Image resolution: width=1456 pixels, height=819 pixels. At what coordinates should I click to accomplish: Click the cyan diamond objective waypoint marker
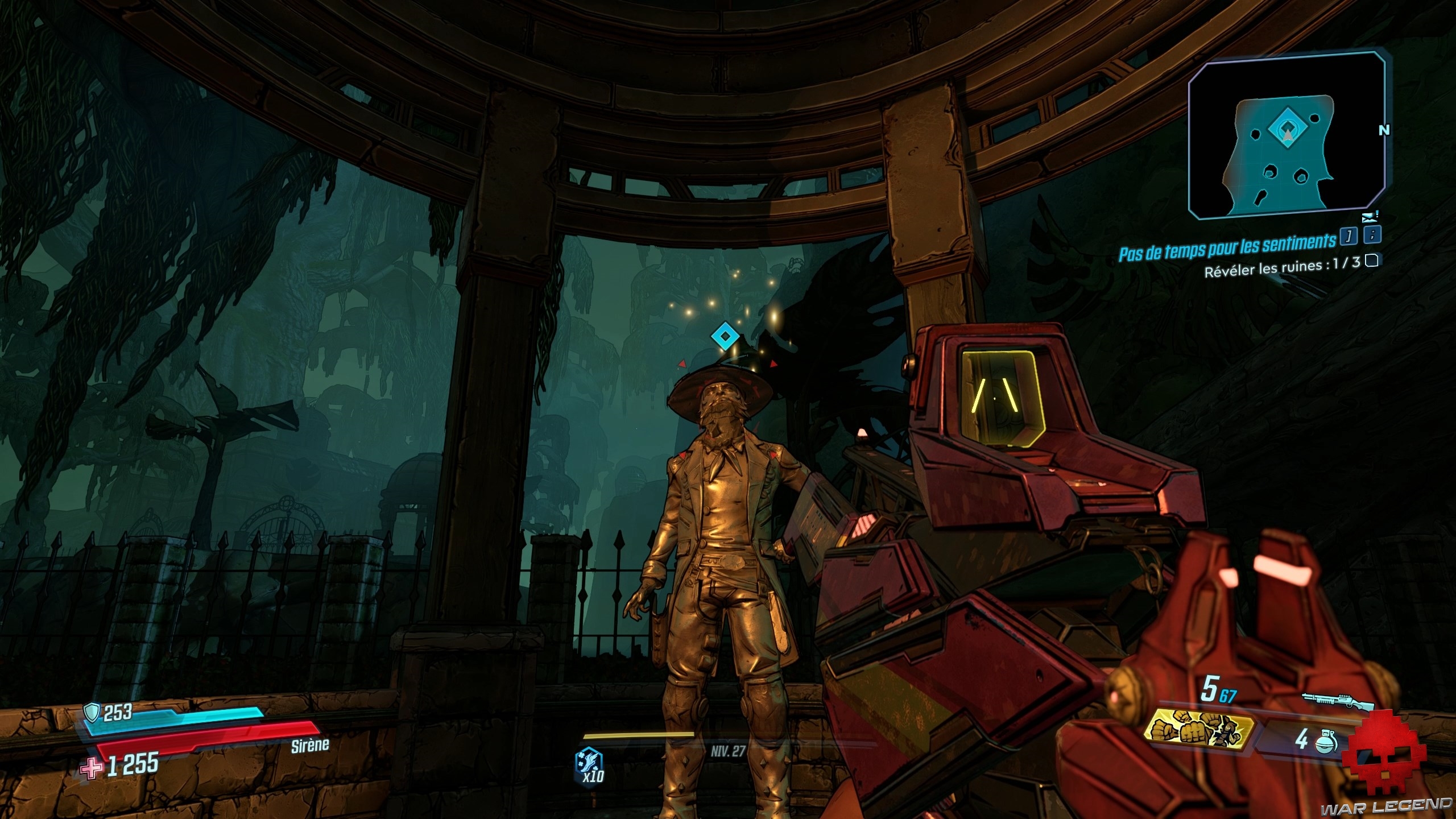(725, 337)
